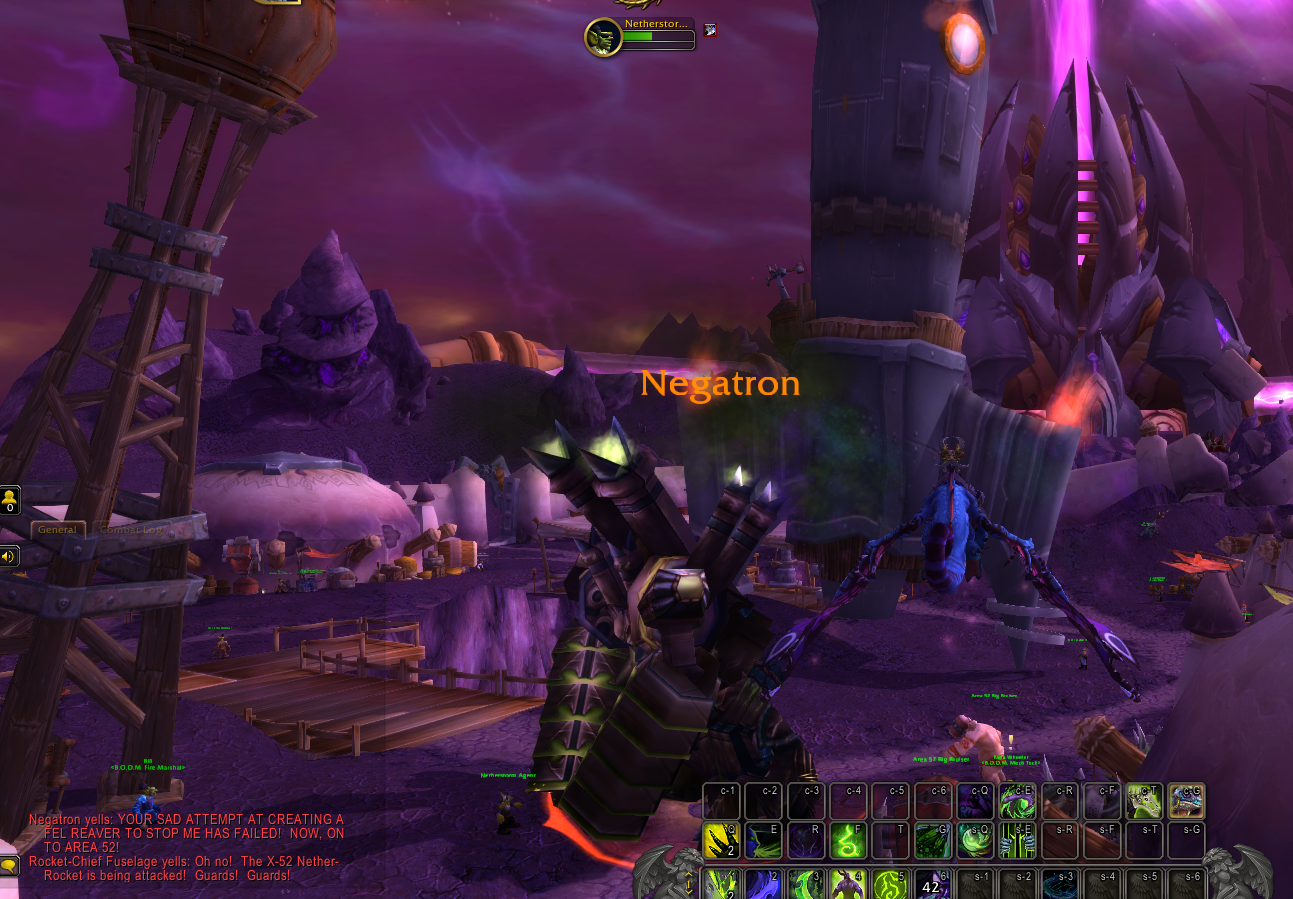This screenshot has width=1293, height=899.
Task: Click the green swirl ability in slot c-E
Action: pos(1017,801)
